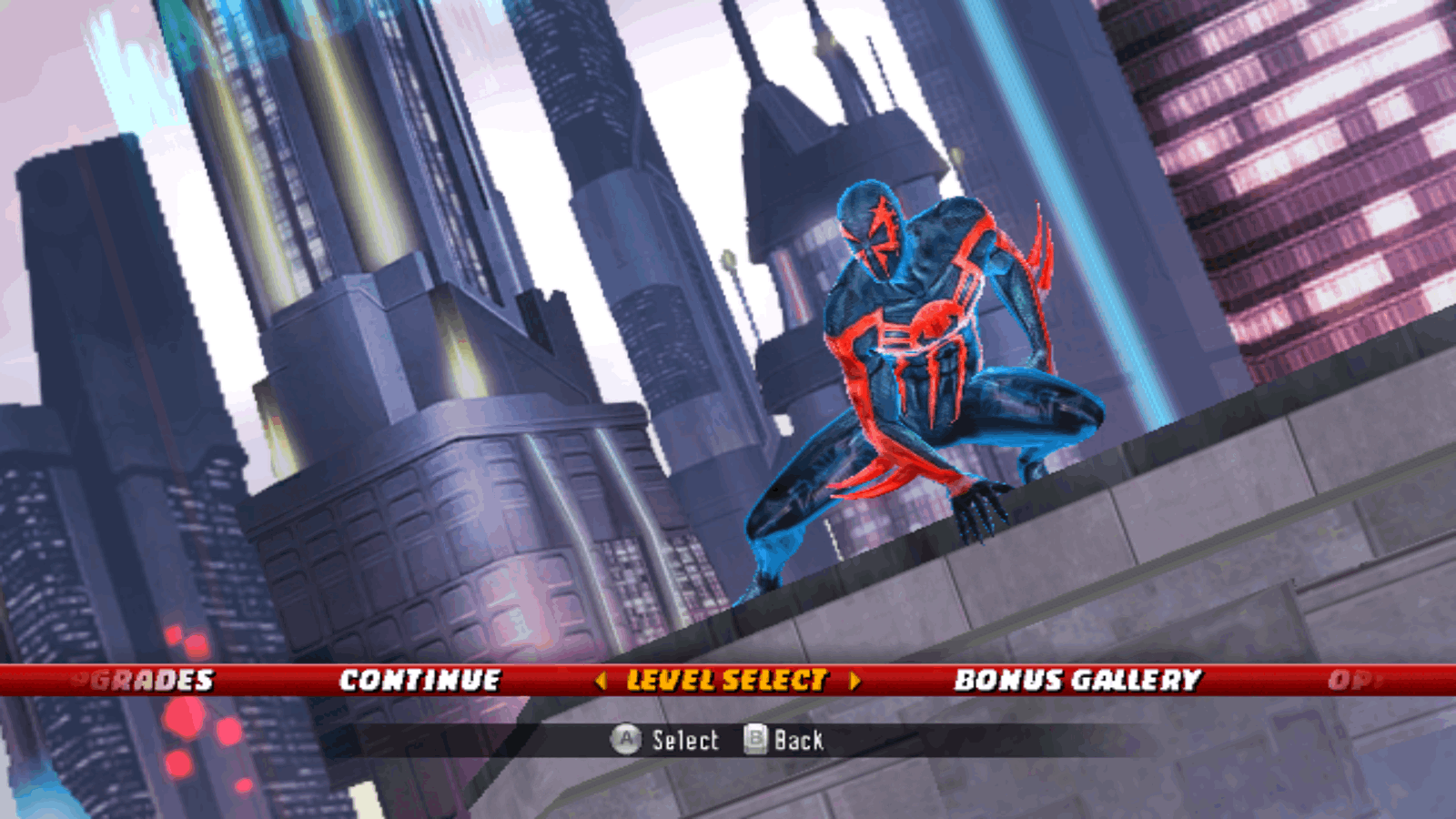Select the Continue menu option
The height and width of the screenshot is (819, 1456).
point(420,680)
